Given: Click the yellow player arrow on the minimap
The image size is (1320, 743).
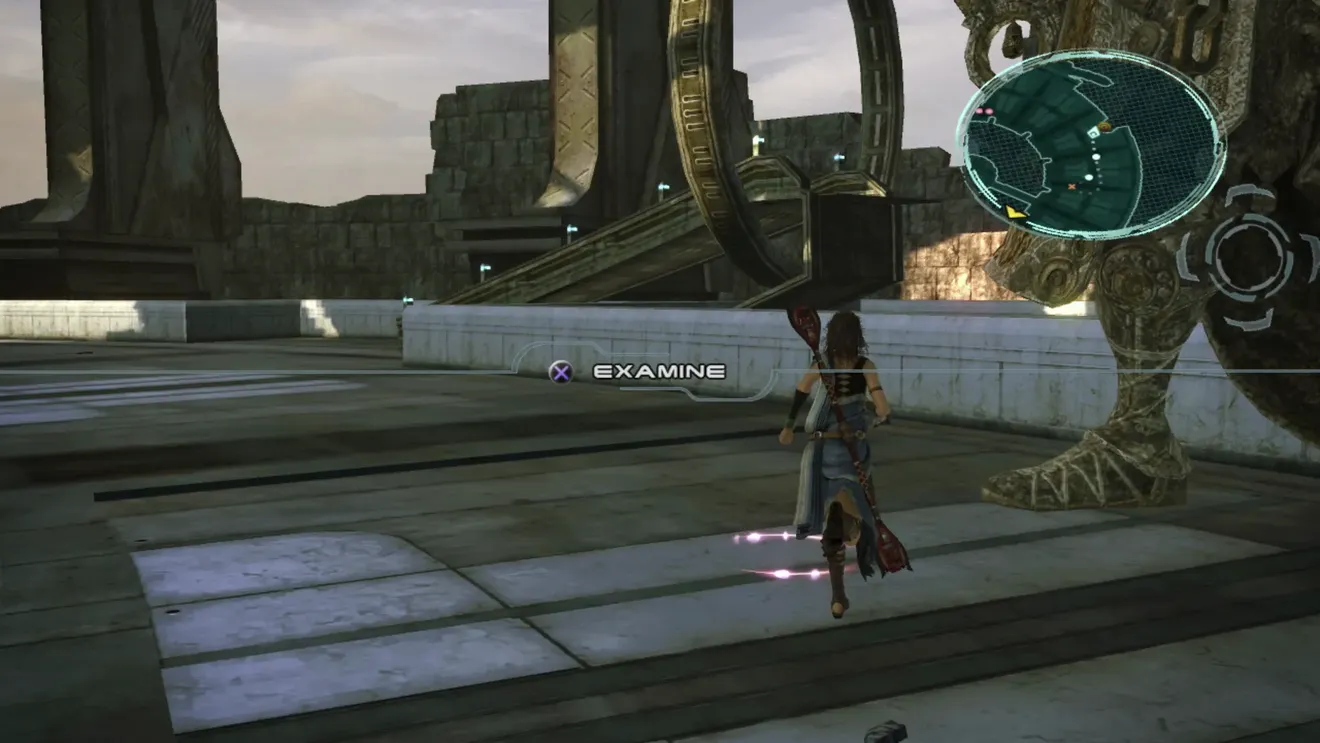Looking at the screenshot, I should (x=1016, y=211).
